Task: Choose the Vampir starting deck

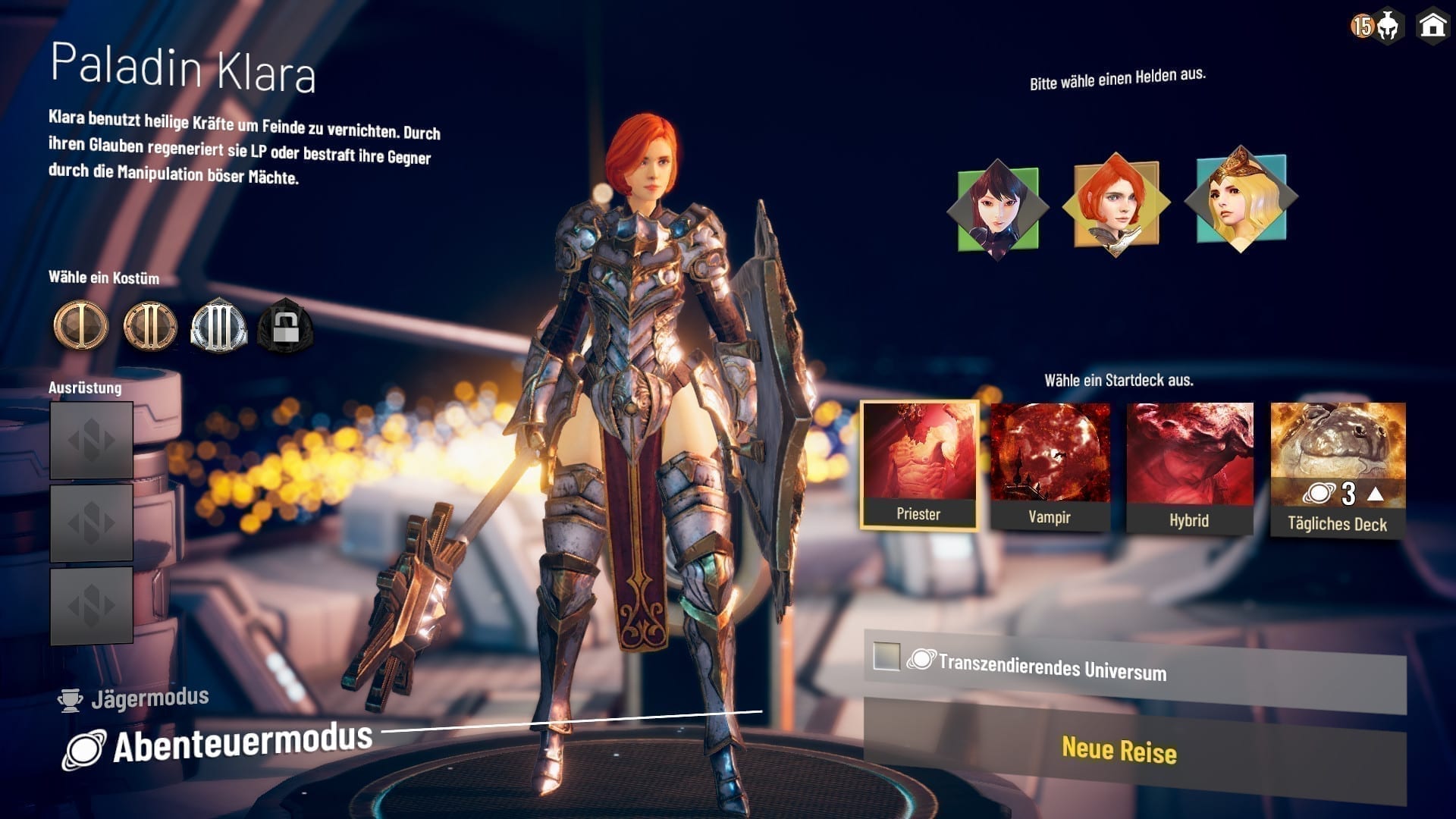Action: pos(1050,466)
